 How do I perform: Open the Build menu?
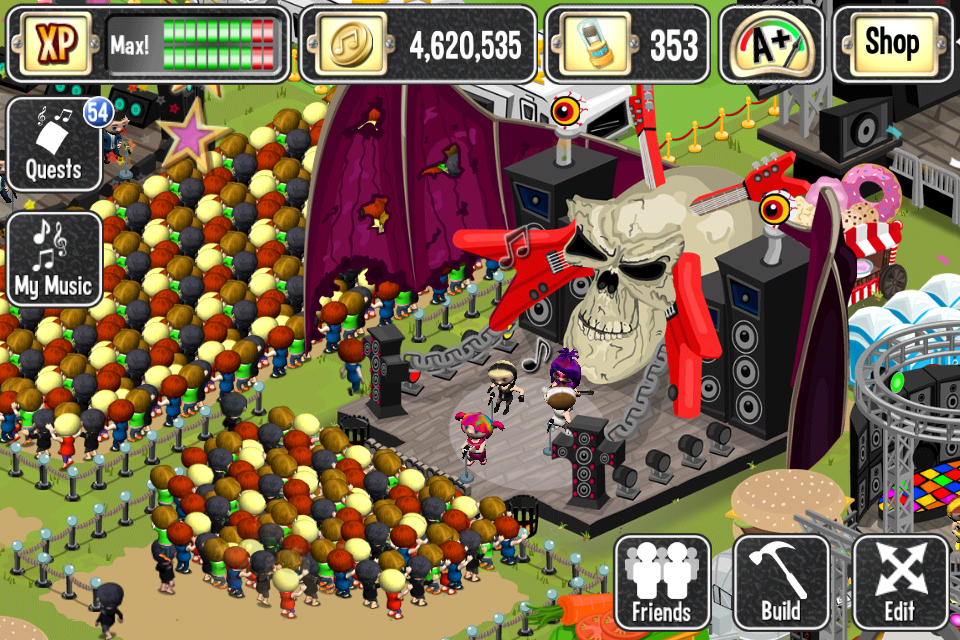(x=781, y=582)
